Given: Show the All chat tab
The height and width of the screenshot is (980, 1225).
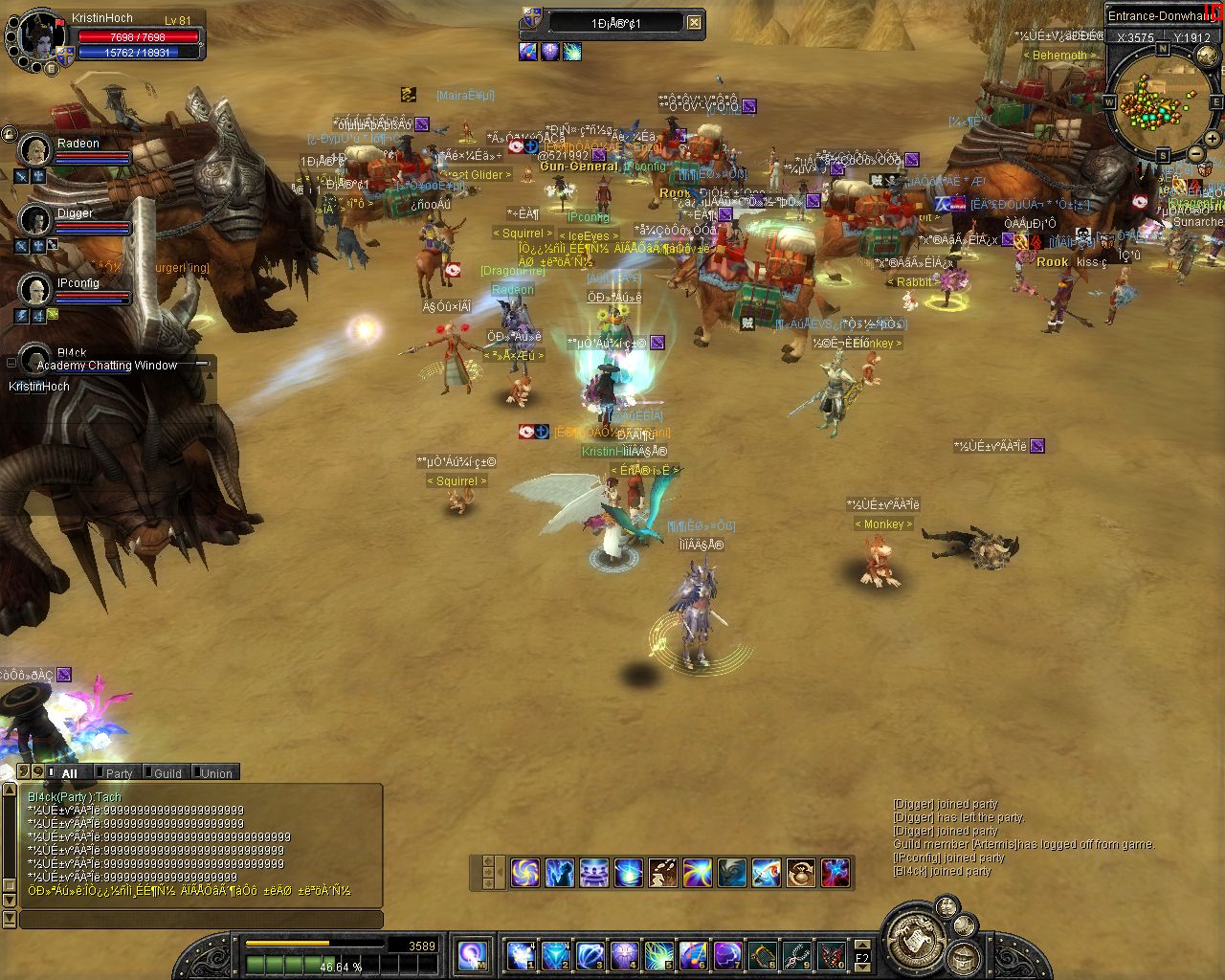Looking at the screenshot, I should 69,773.
